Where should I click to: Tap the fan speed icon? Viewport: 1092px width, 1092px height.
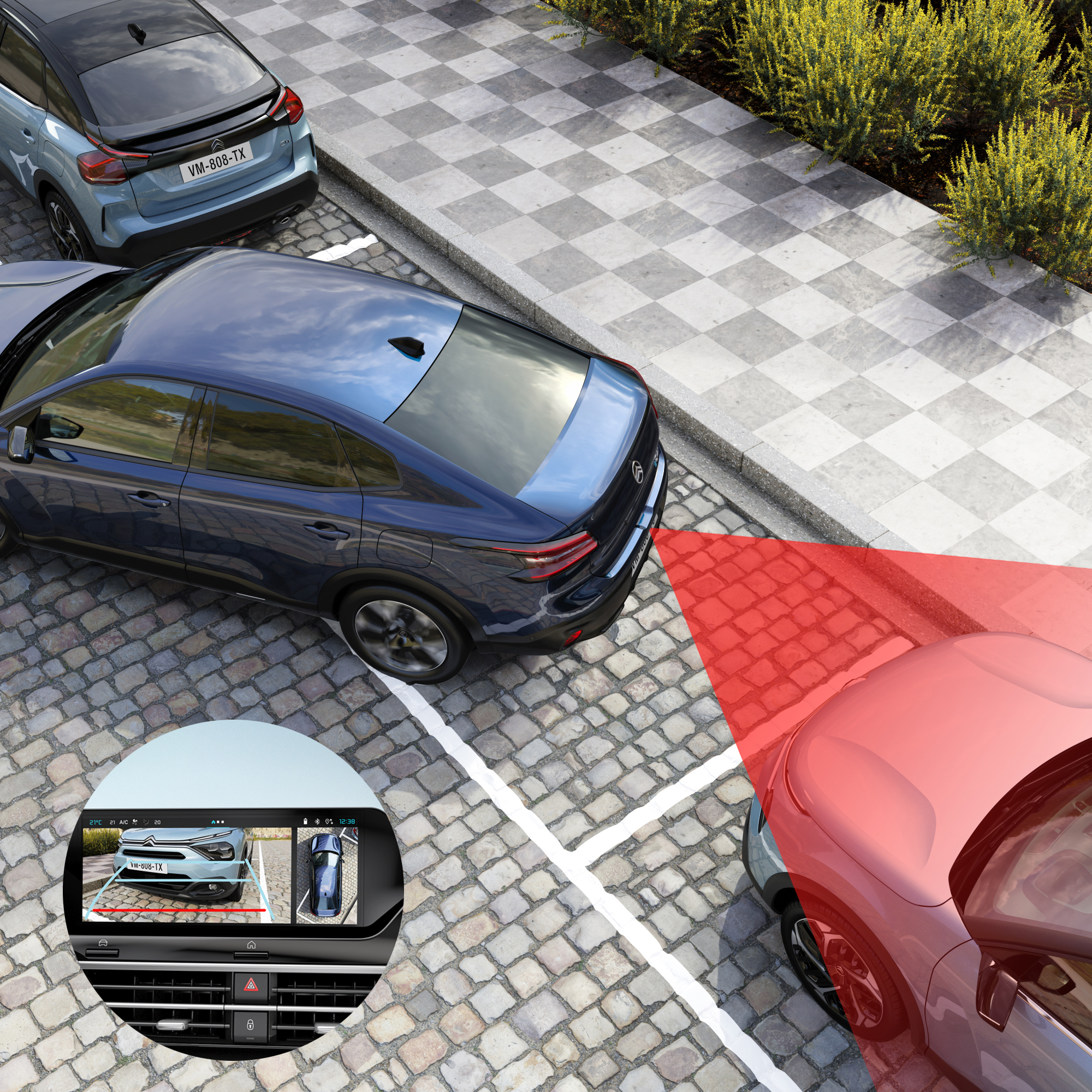(x=136, y=822)
